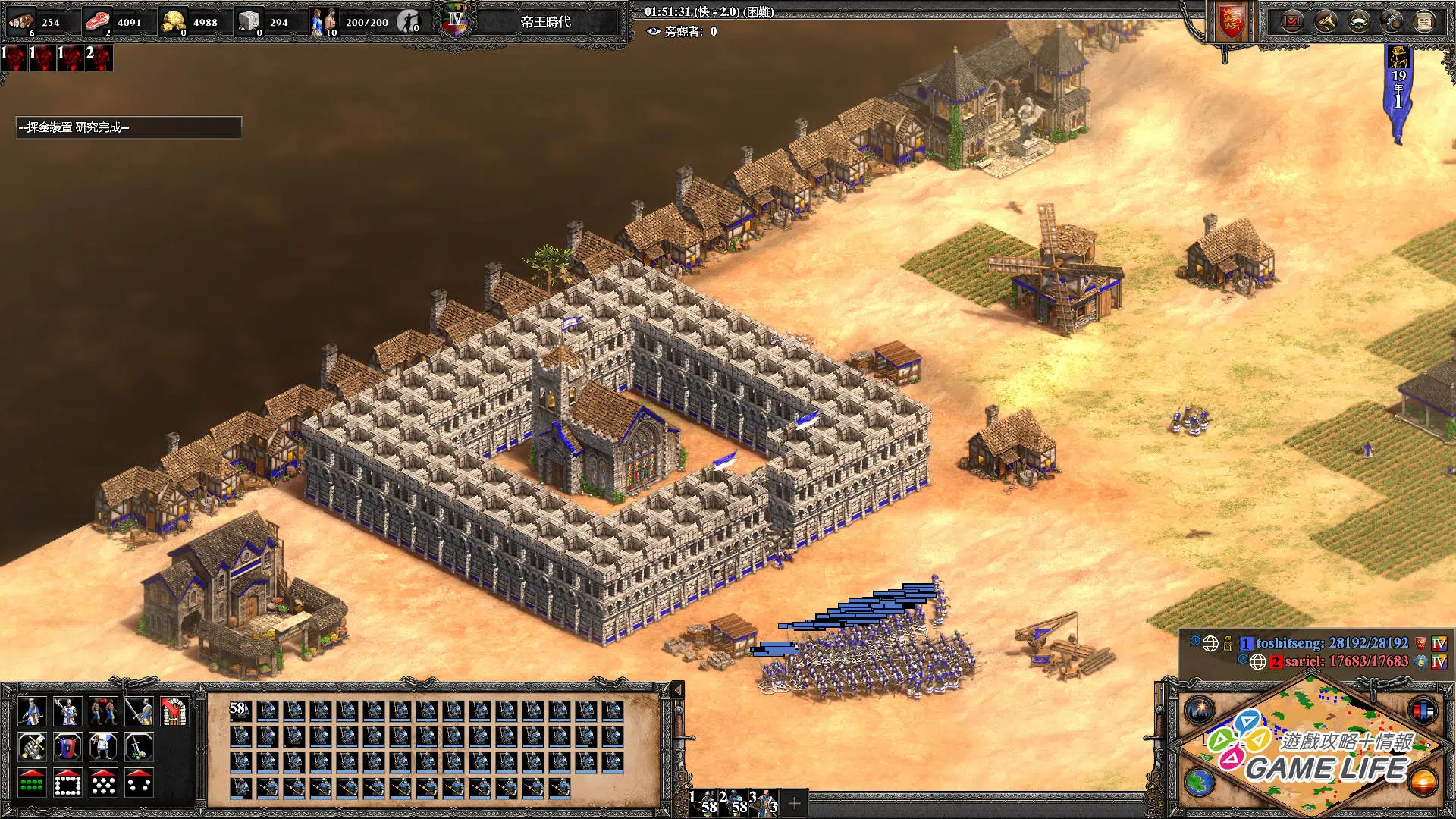Choose the hollow box formation button
Viewport: 1456px width, 819px height.
tap(67, 783)
